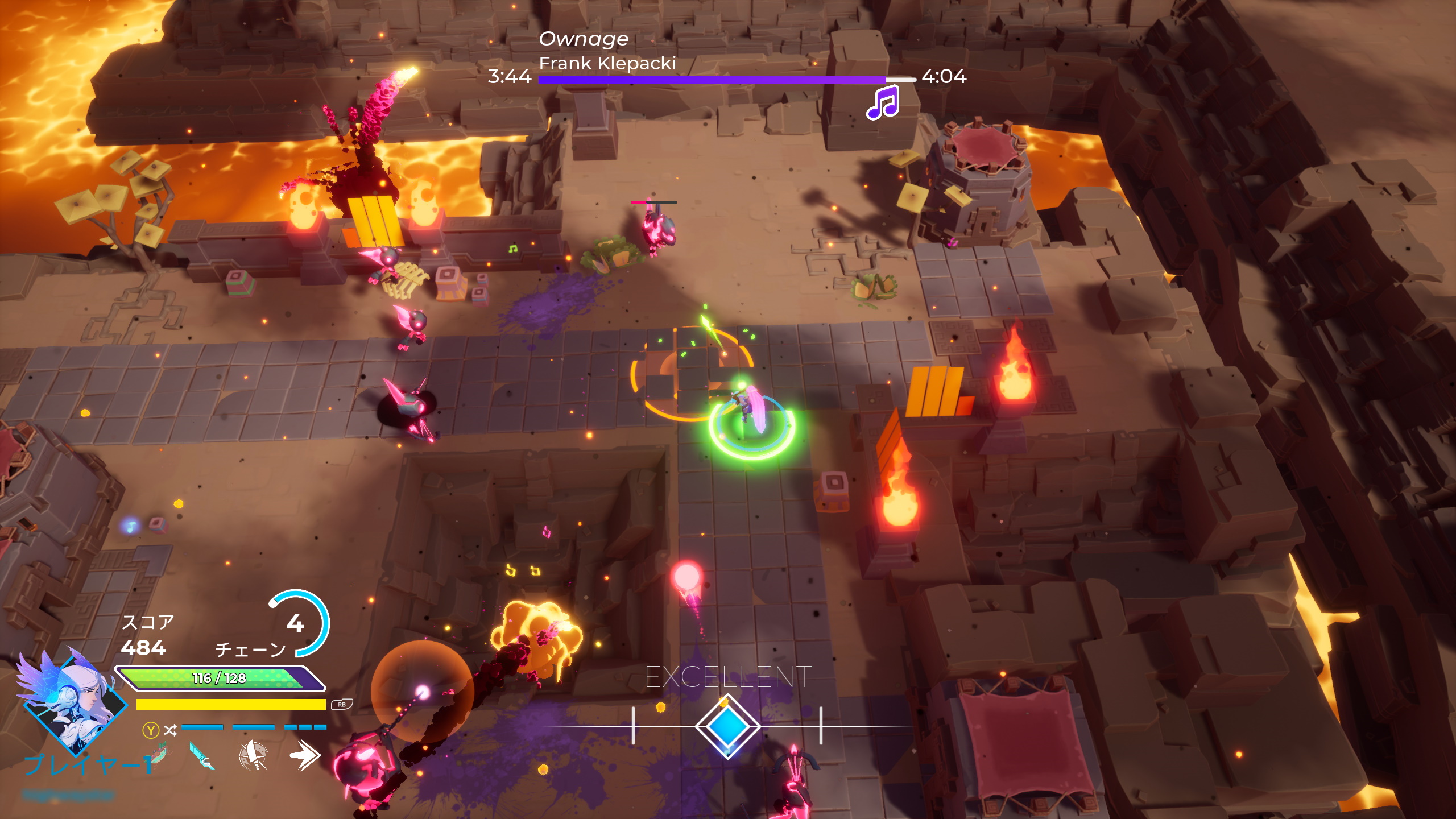1456x819 pixels.
Task: Click the purple song progress bar
Action: [x=712, y=80]
